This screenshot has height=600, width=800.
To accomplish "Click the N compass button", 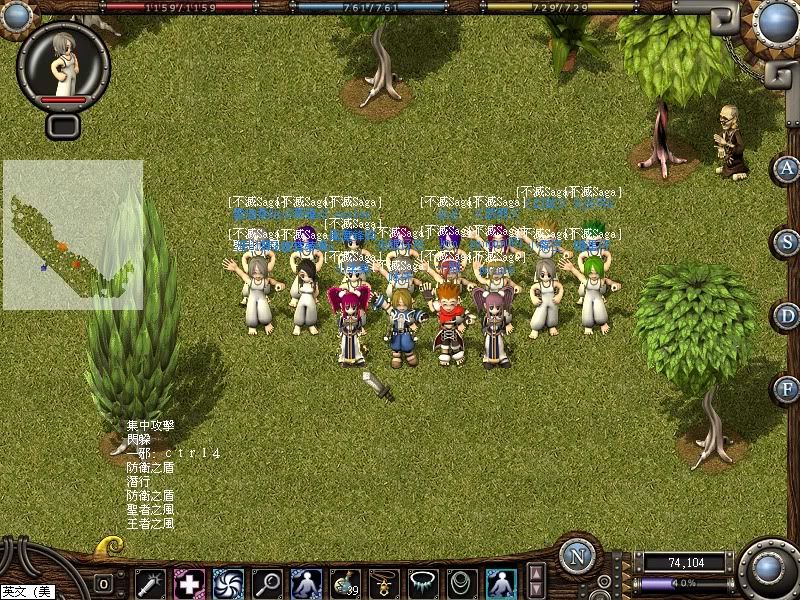I will pos(577,557).
